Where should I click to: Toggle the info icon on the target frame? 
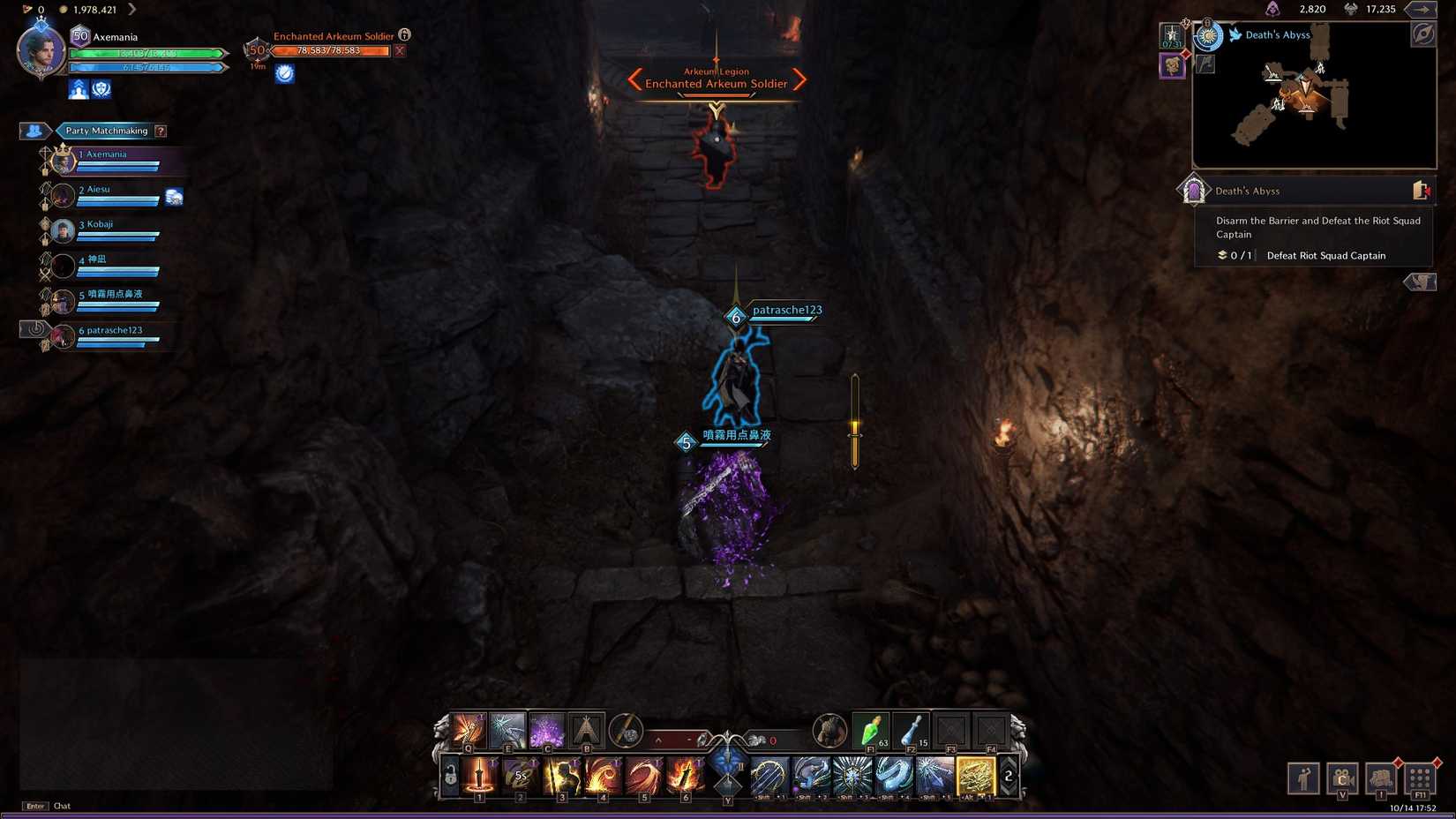404,35
